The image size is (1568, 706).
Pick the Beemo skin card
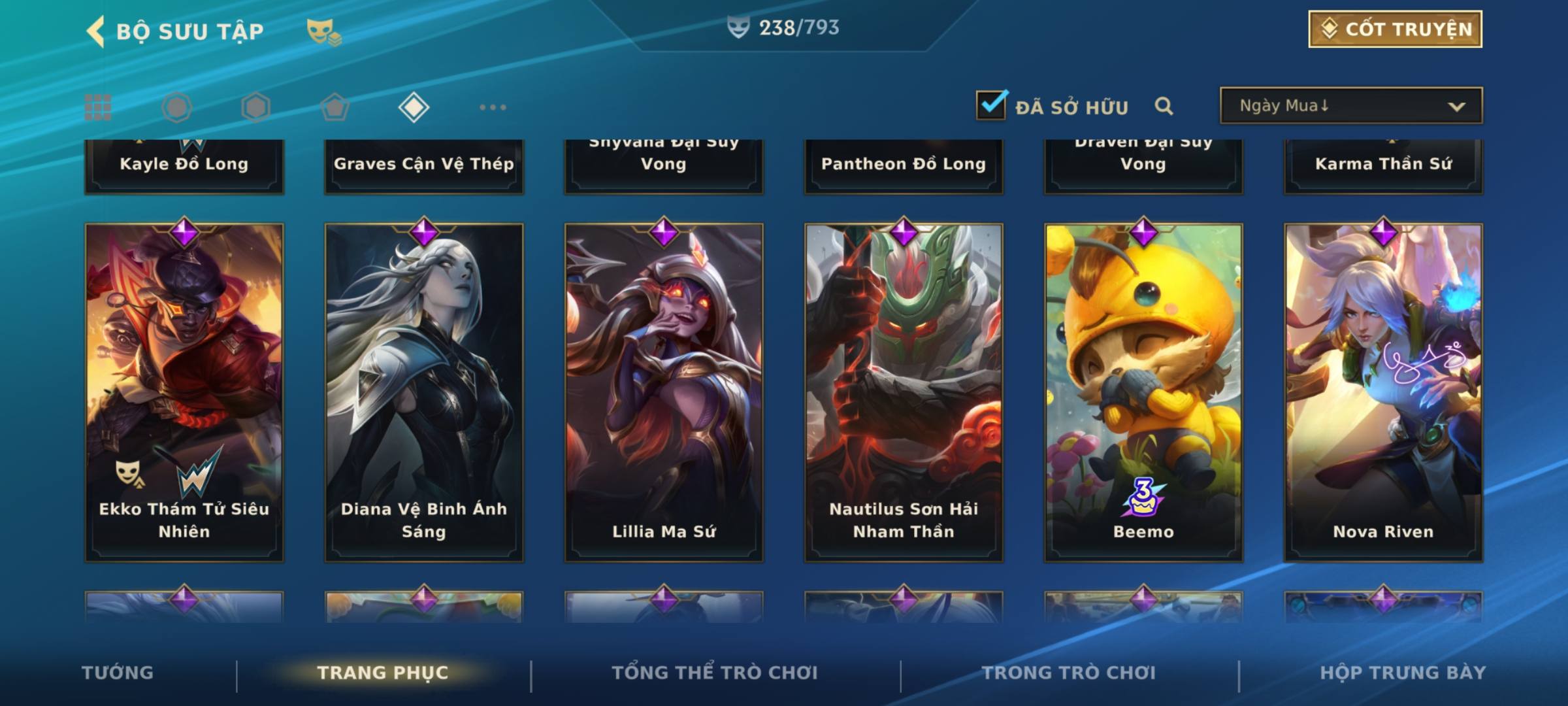point(1143,392)
